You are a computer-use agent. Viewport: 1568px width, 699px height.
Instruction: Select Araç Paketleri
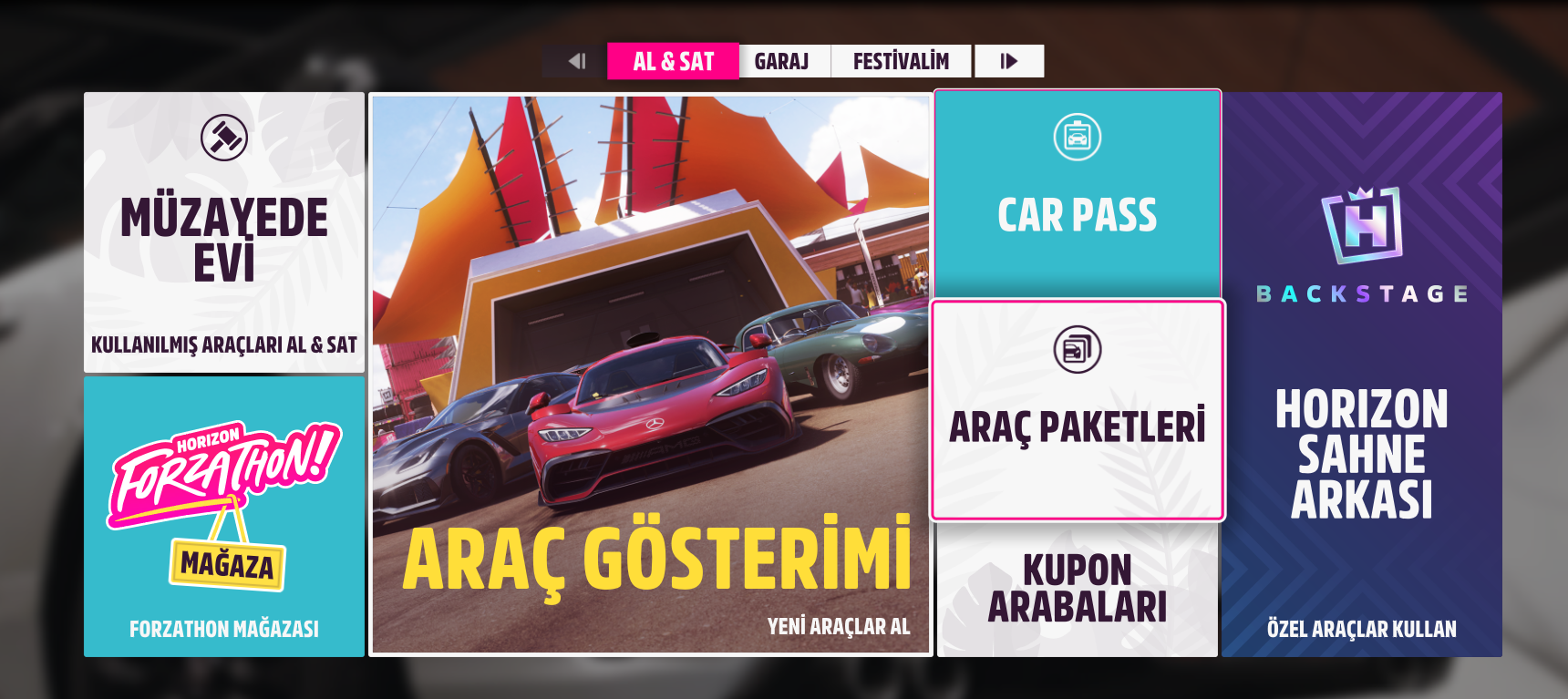pos(1078,410)
